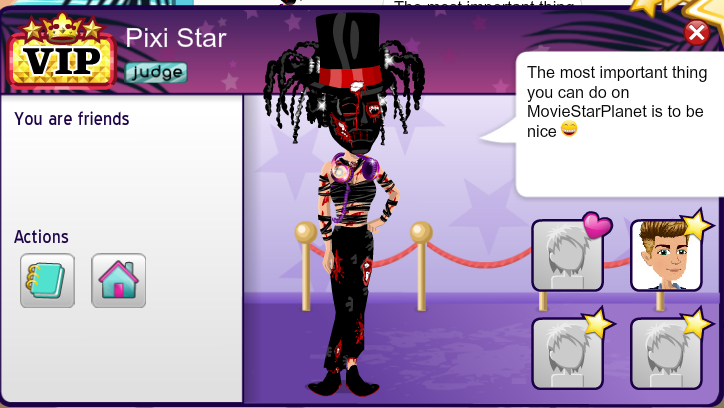Image resolution: width=724 pixels, height=408 pixels.
Task: Open the portrait with pink heart
Action: tap(567, 256)
